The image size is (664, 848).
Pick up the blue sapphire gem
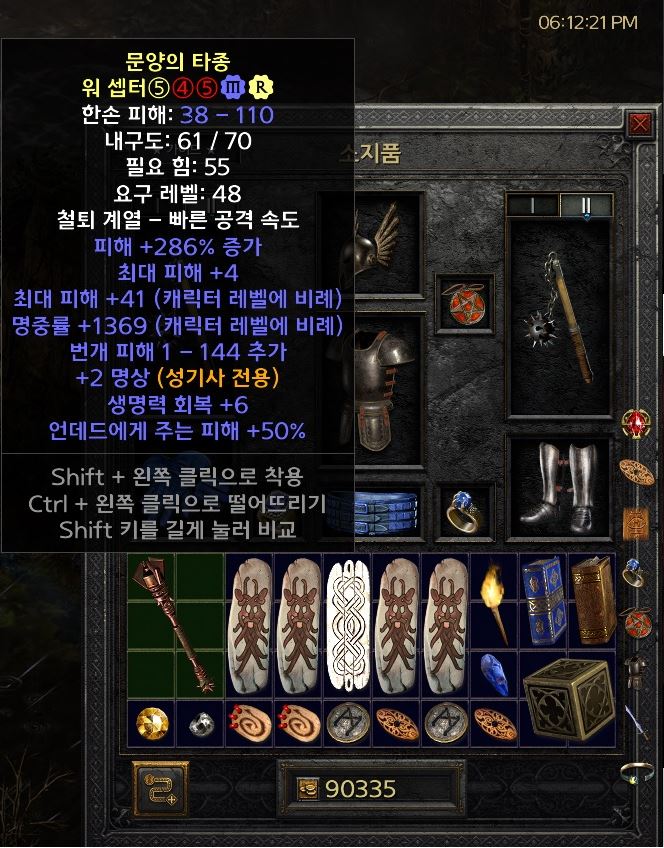coord(496,673)
